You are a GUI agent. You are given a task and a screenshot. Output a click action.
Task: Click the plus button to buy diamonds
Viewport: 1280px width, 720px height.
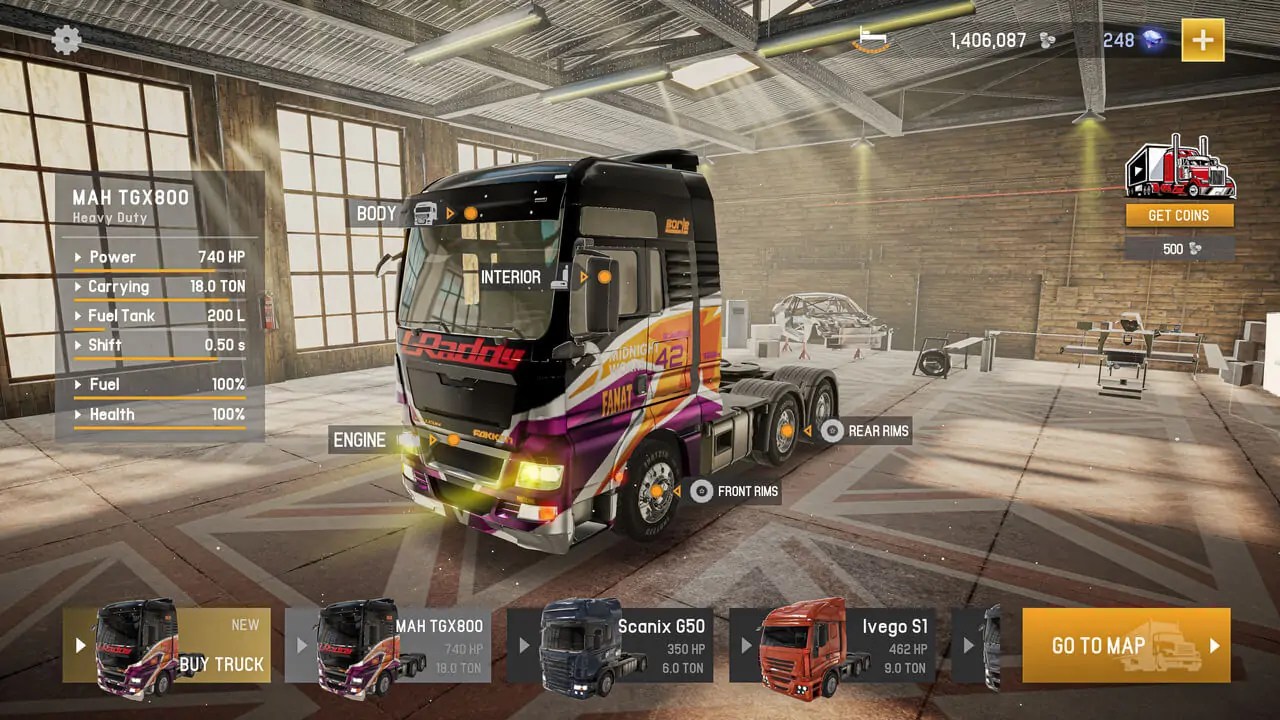1202,41
